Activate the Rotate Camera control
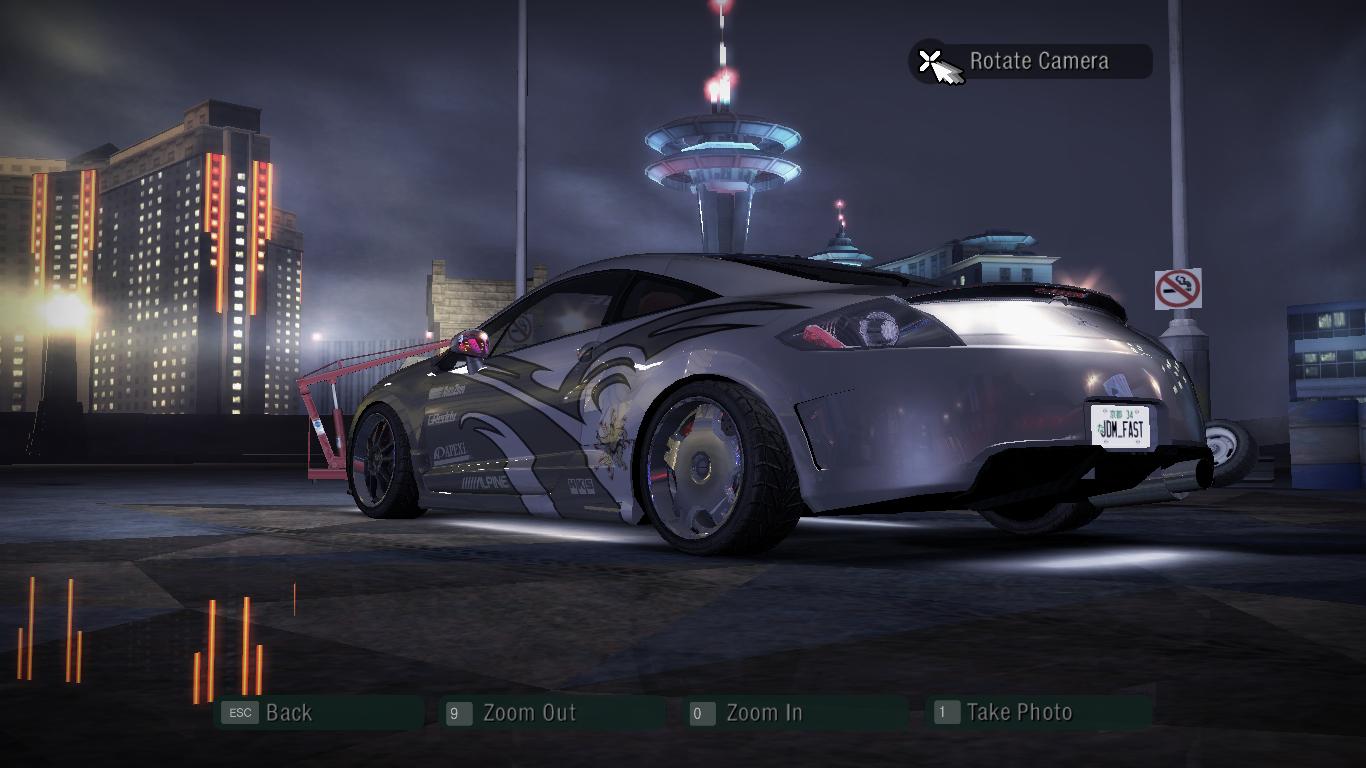 click(x=1037, y=62)
